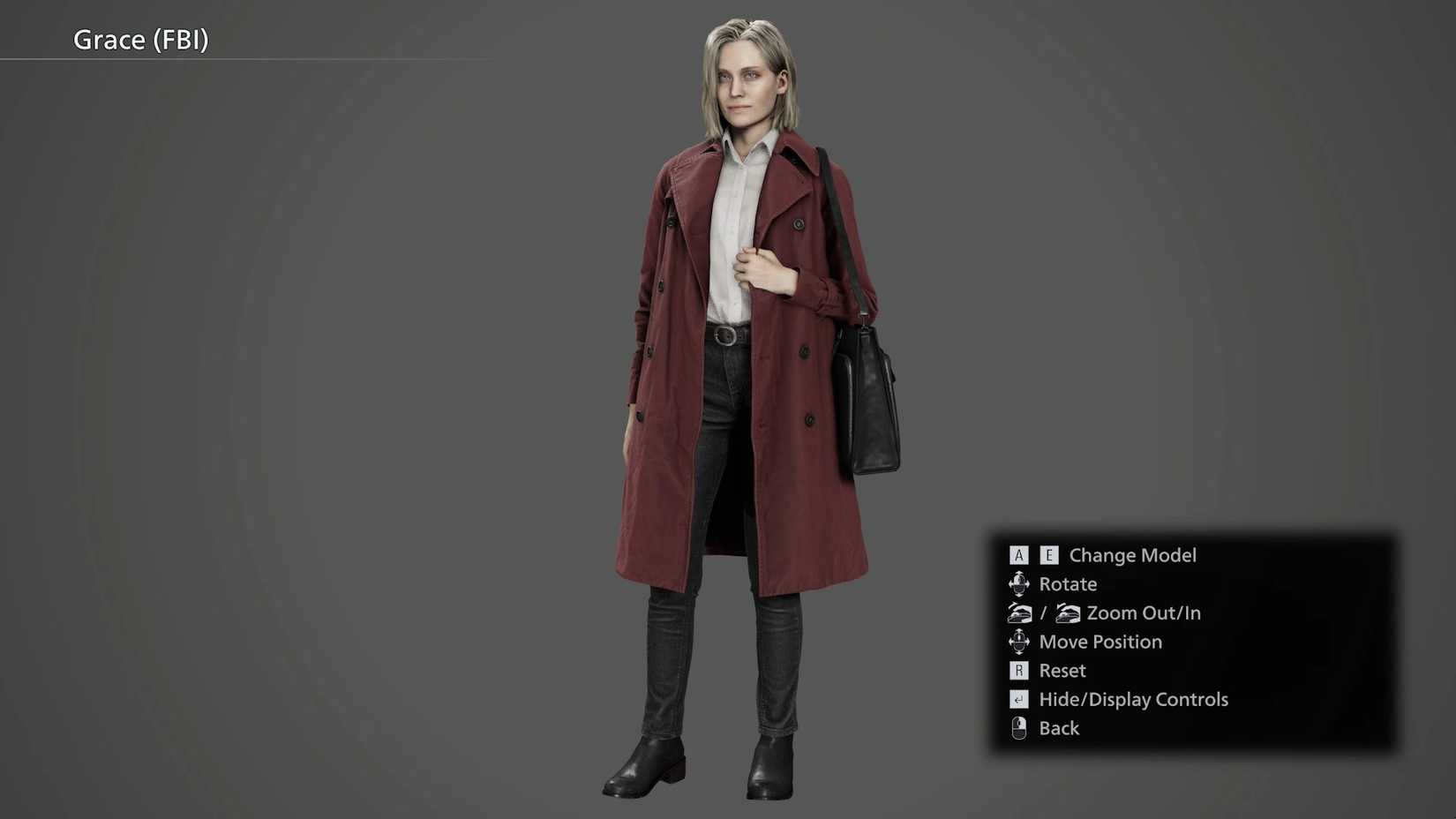
Task: Toggle the controls overlay panel visibility
Action: click(1133, 699)
